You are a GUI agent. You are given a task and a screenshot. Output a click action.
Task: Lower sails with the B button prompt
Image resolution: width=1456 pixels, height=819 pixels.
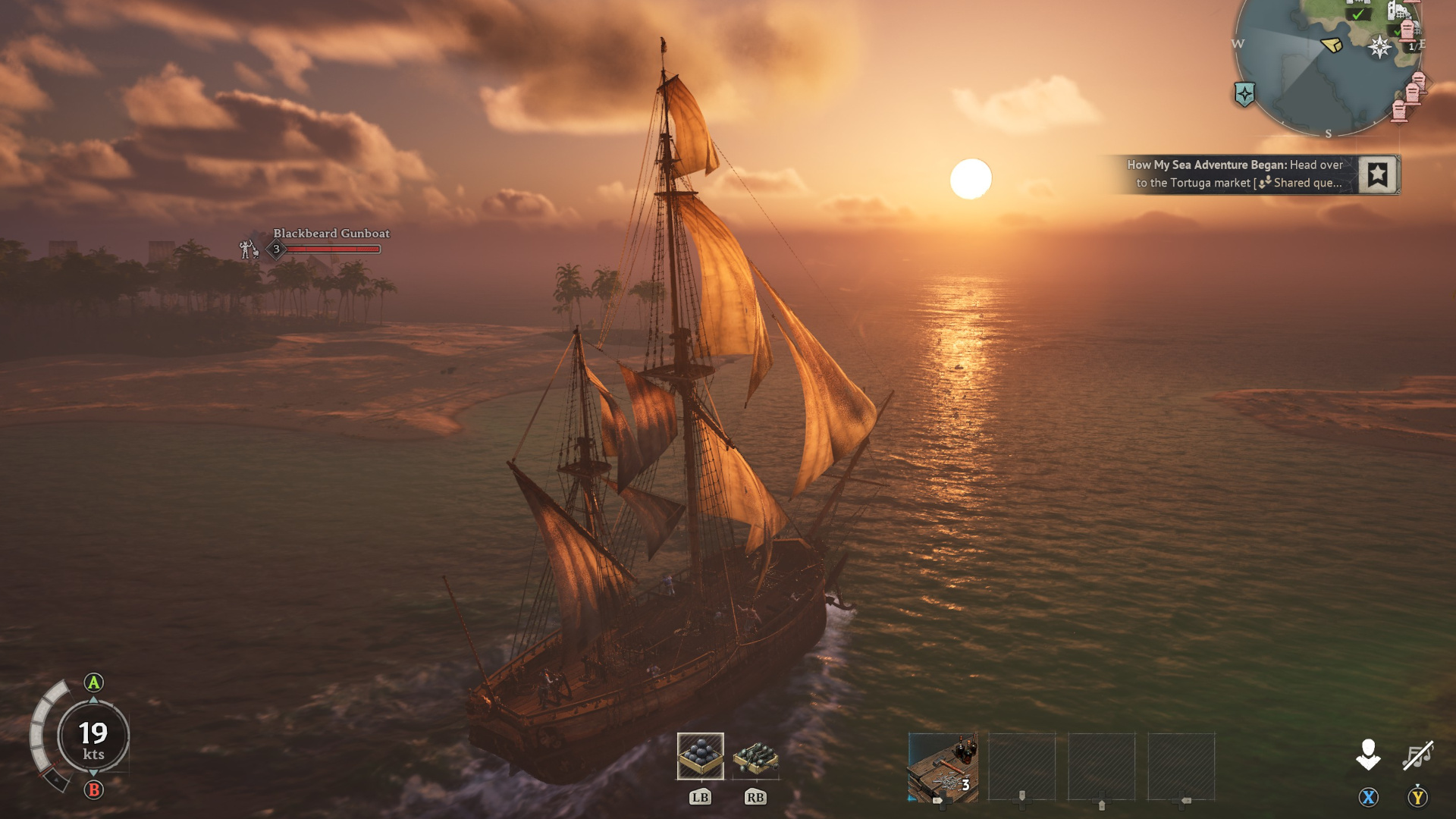[92, 789]
